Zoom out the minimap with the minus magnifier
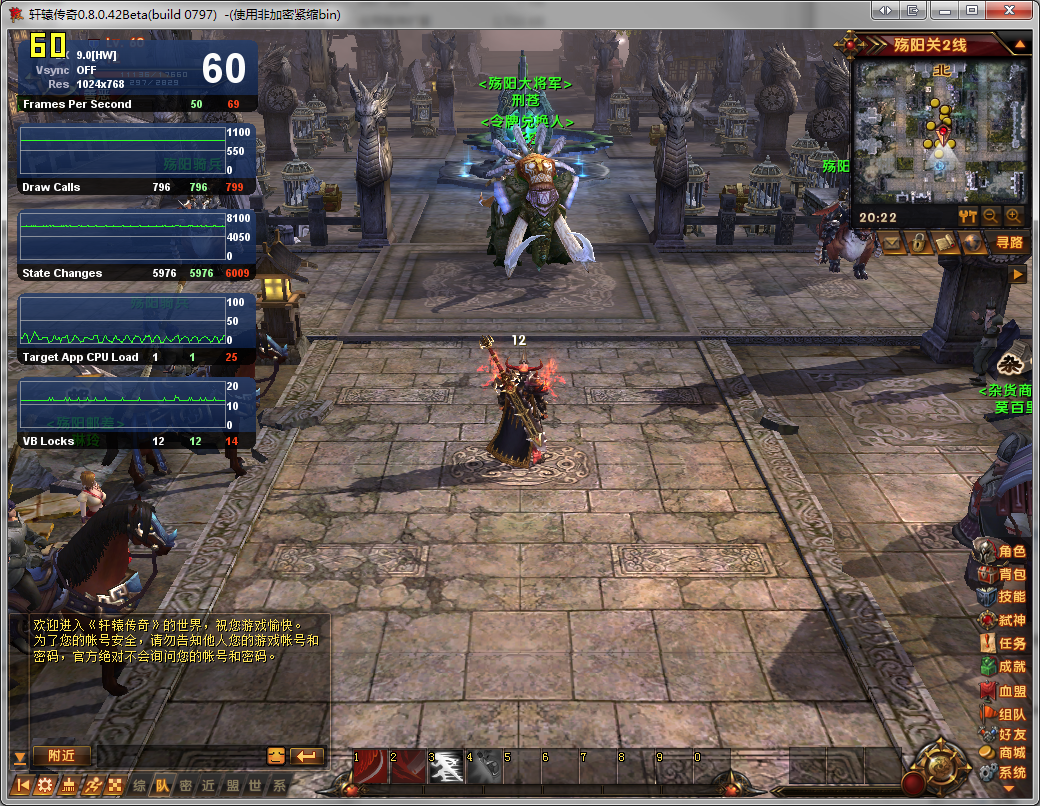This screenshot has width=1040, height=806. point(991,216)
